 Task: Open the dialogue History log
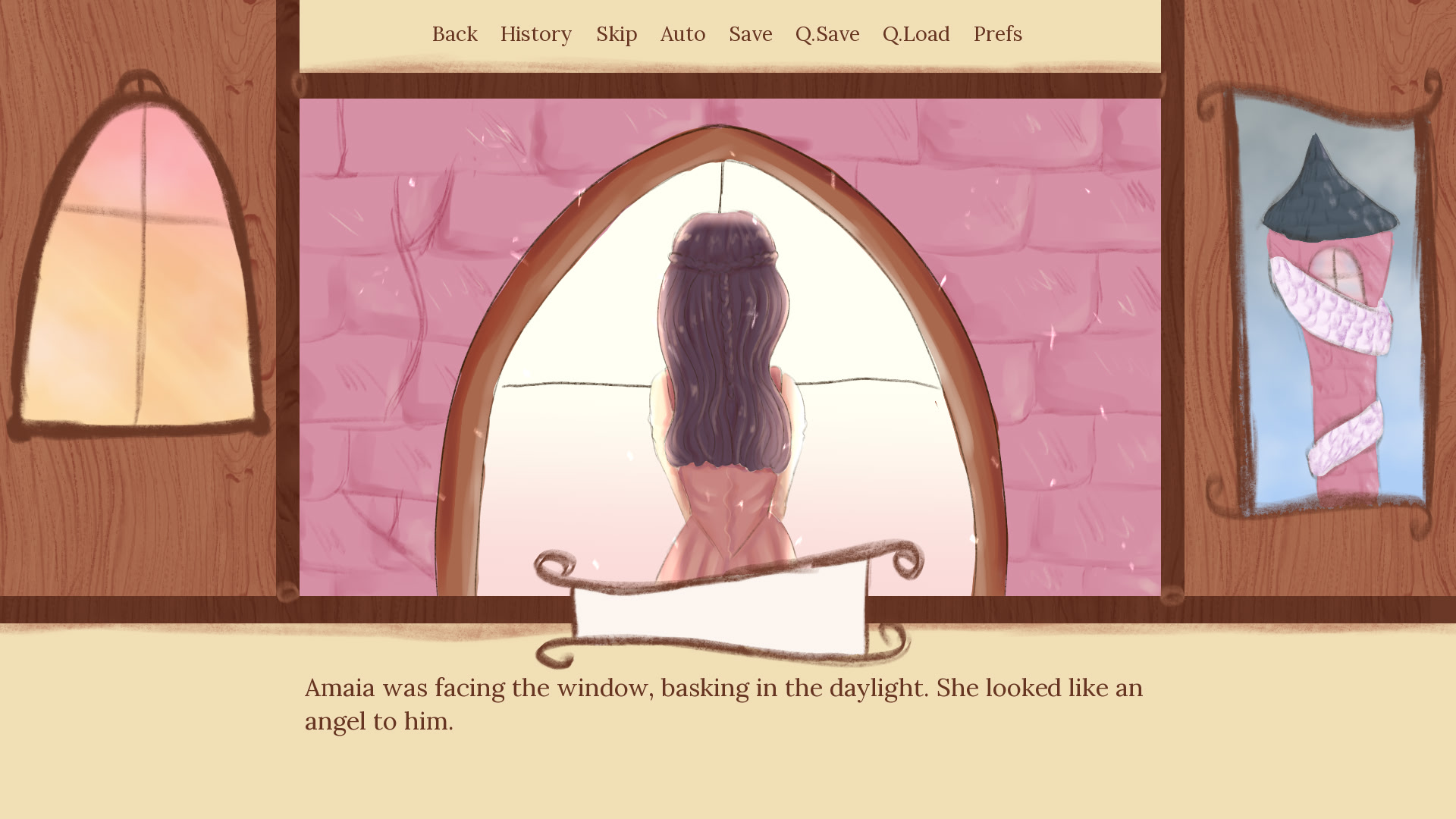coord(536,34)
